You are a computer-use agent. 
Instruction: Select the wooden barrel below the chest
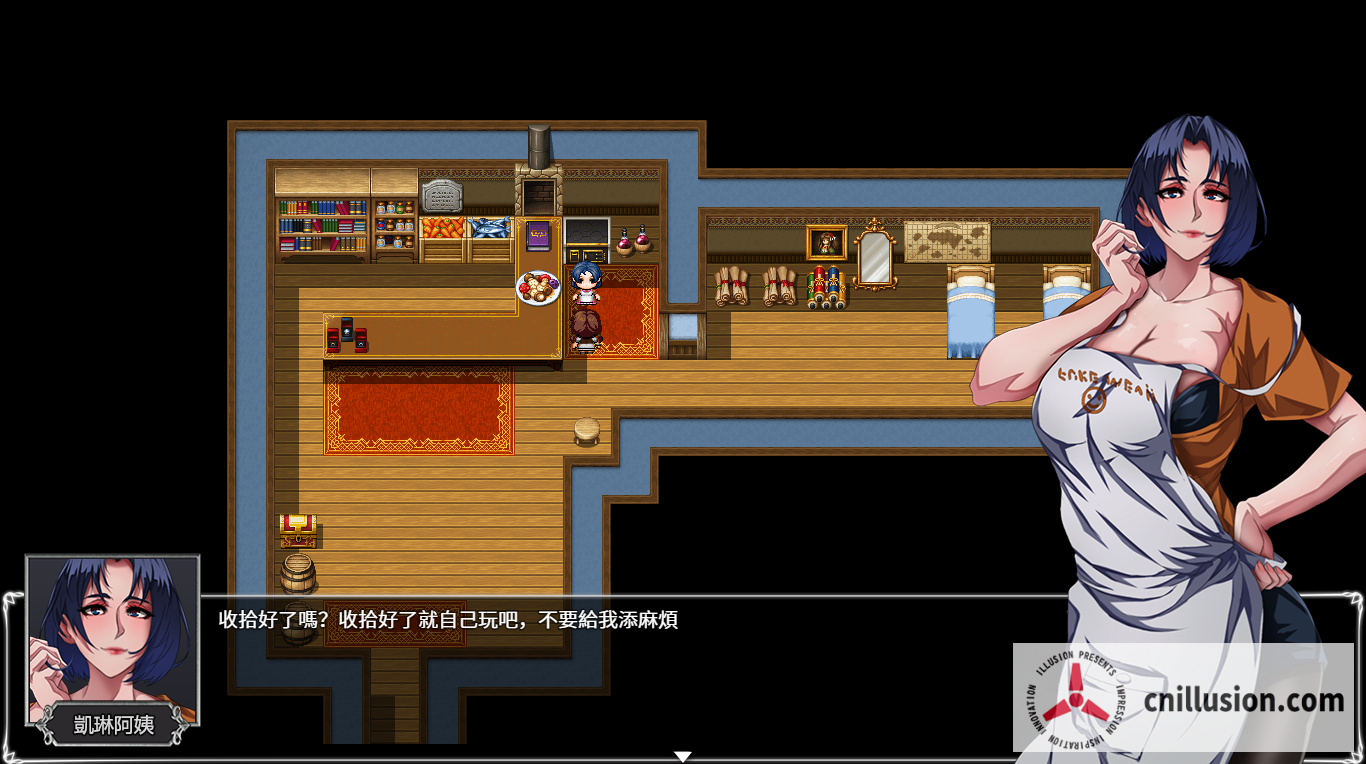pyautogui.click(x=300, y=570)
